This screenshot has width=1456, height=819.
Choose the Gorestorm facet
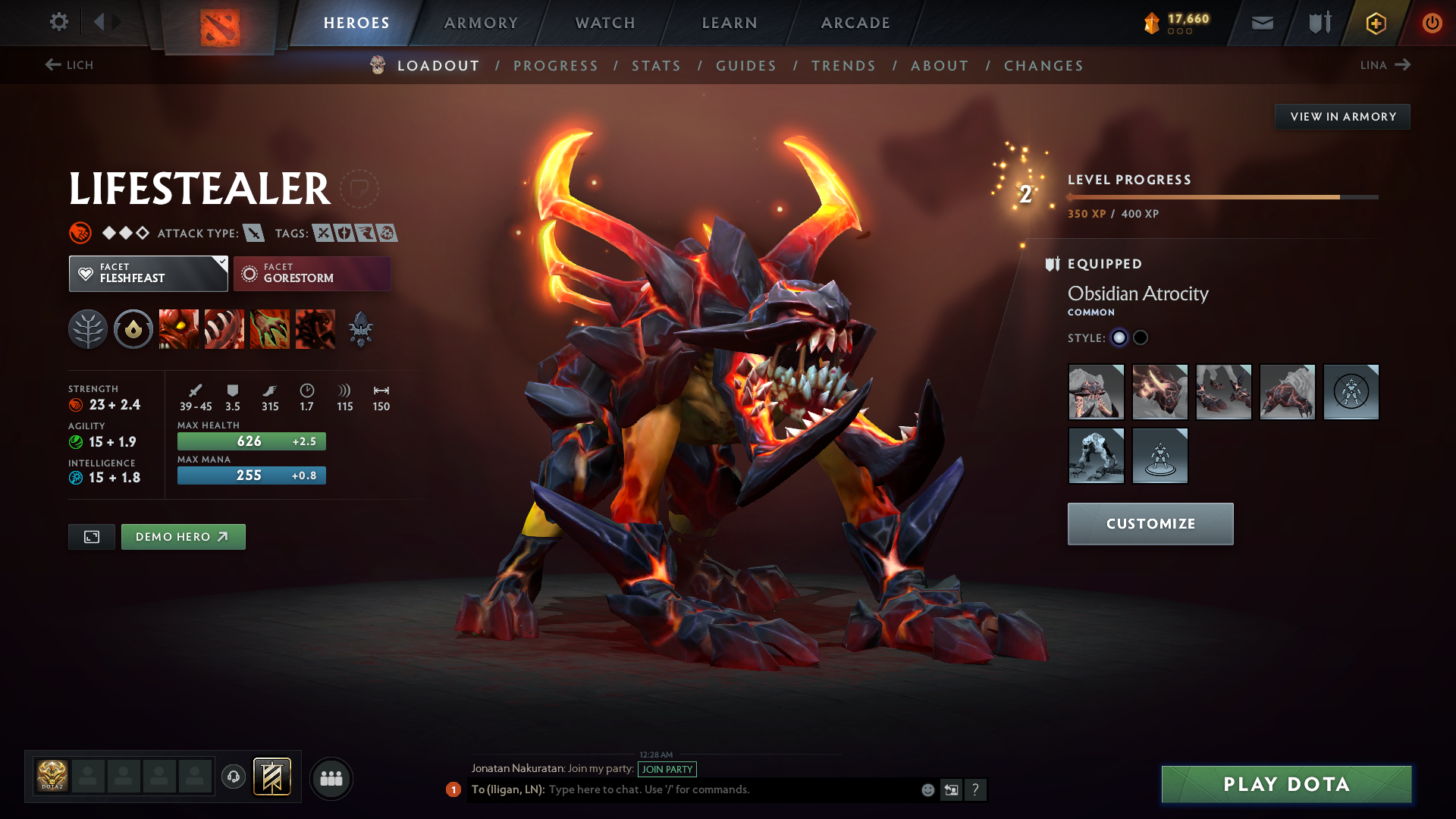coord(312,274)
